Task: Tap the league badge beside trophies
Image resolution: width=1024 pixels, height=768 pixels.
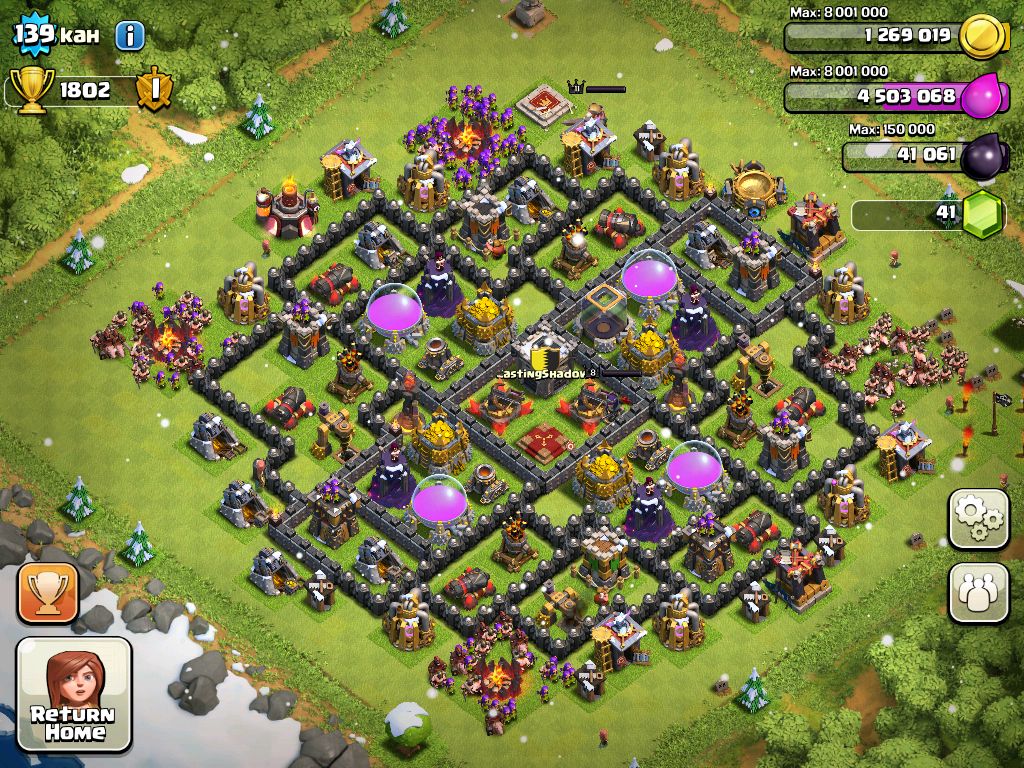Action: coord(155,90)
